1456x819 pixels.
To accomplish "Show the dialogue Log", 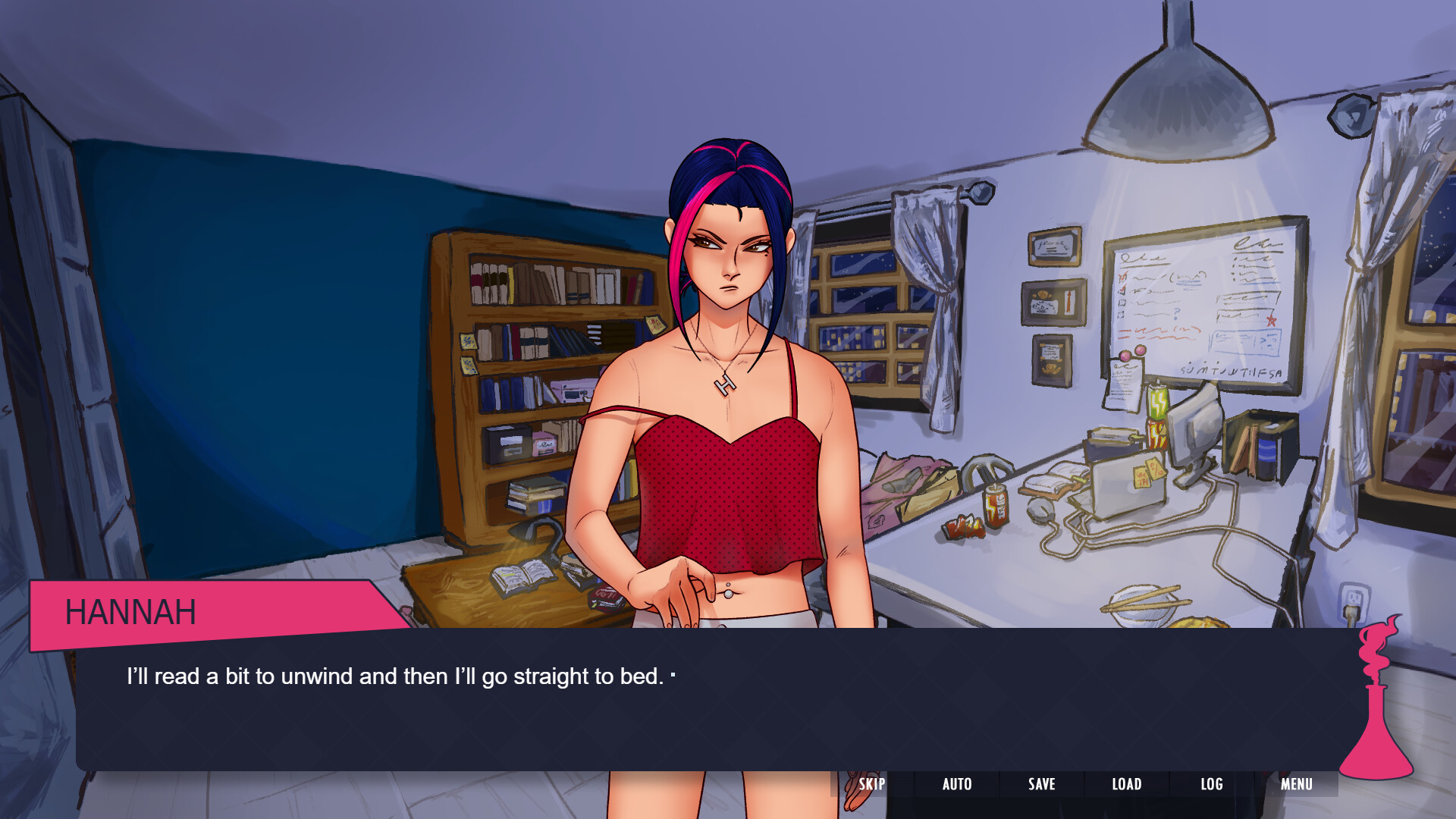I will tap(1212, 784).
